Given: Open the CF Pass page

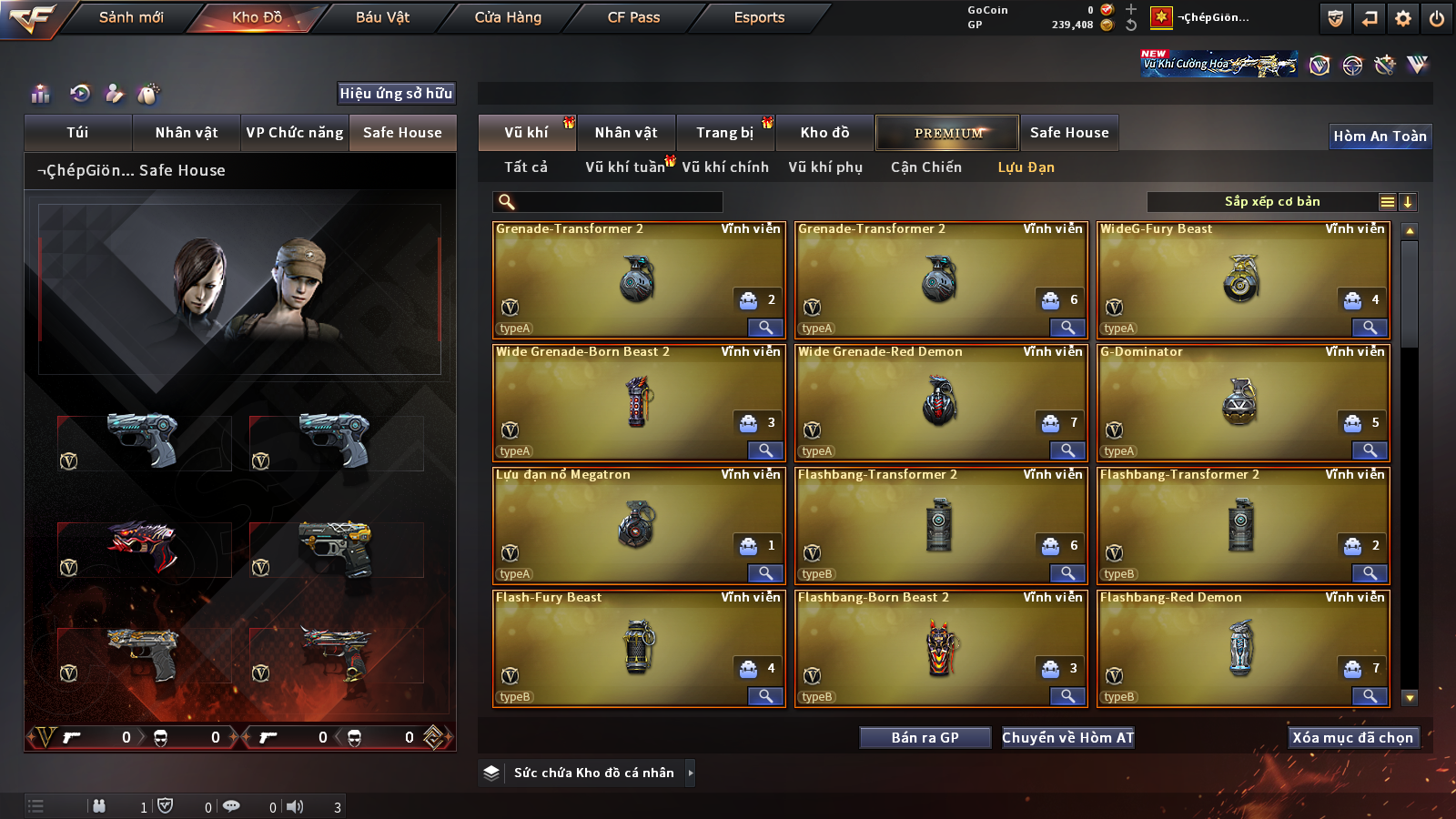Looking at the screenshot, I should pyautogui.click(x=633, y=17).
